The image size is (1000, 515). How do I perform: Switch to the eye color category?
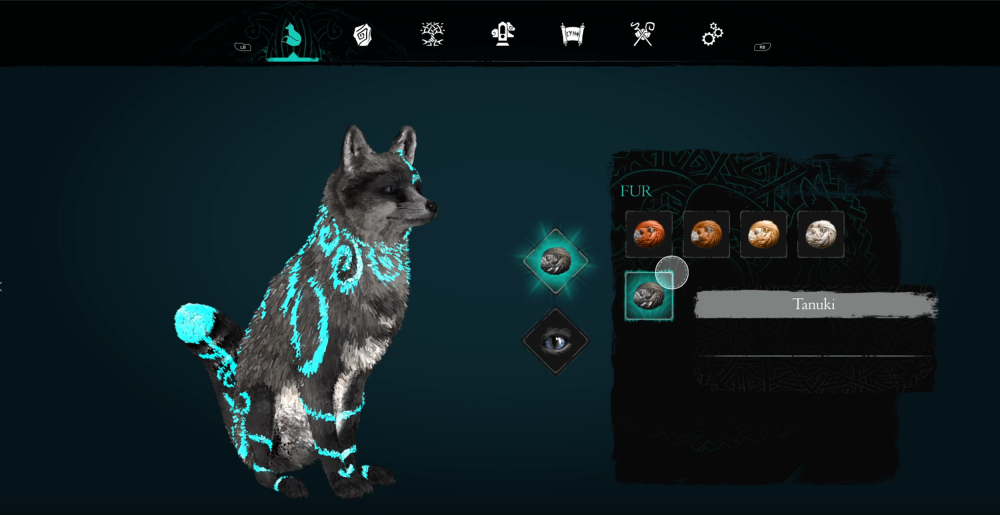point(555,342)
